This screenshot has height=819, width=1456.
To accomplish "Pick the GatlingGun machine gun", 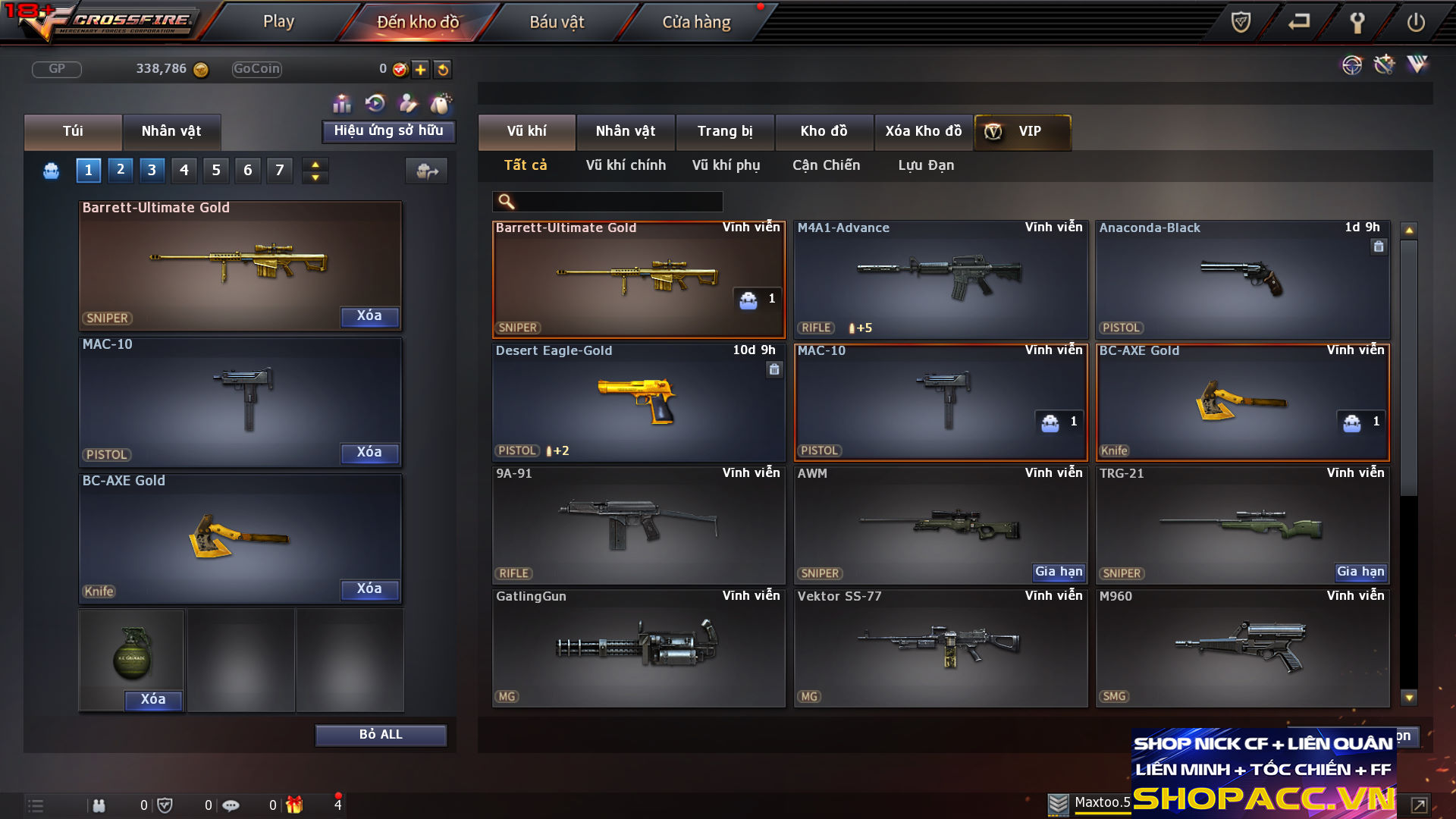I will 639,648.
